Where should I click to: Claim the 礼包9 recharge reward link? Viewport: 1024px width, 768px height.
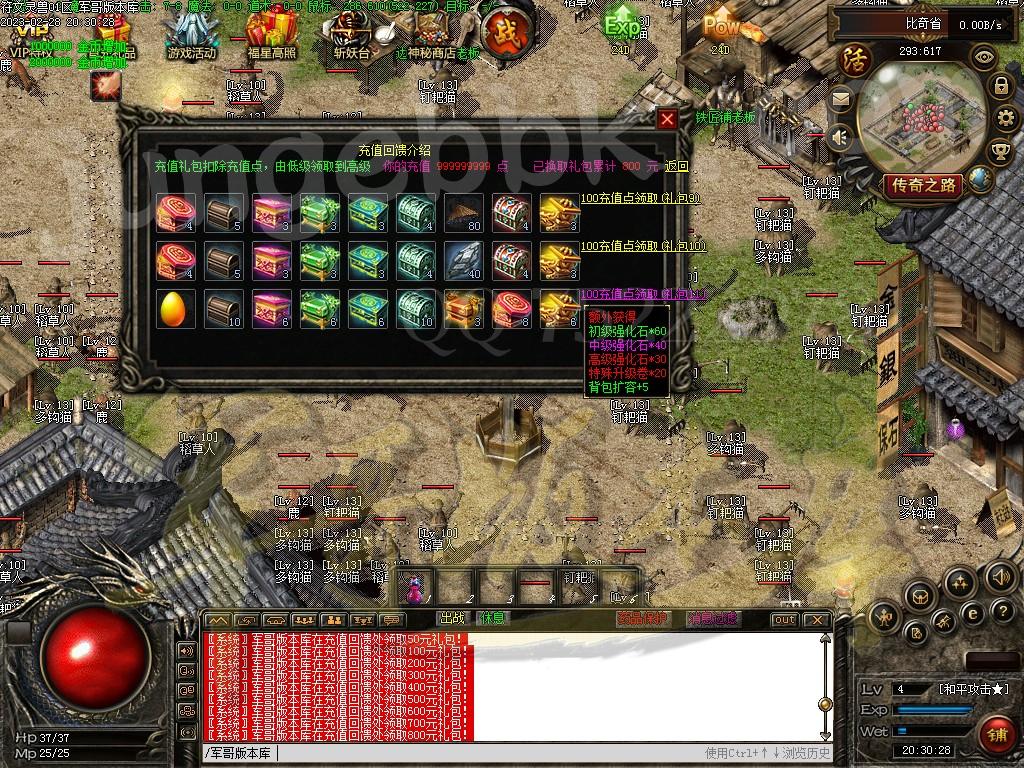pos(640,199)
